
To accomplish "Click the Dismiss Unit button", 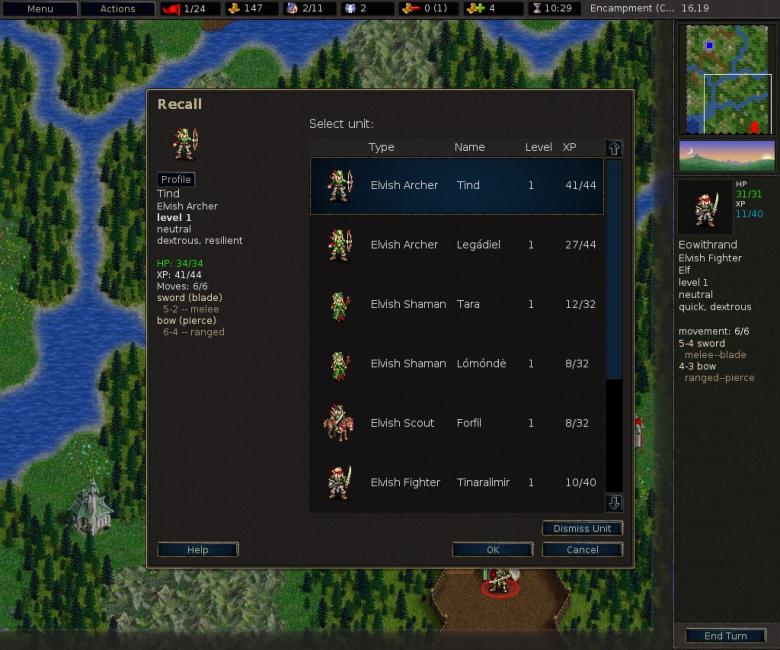I will (x=582, y=528).
